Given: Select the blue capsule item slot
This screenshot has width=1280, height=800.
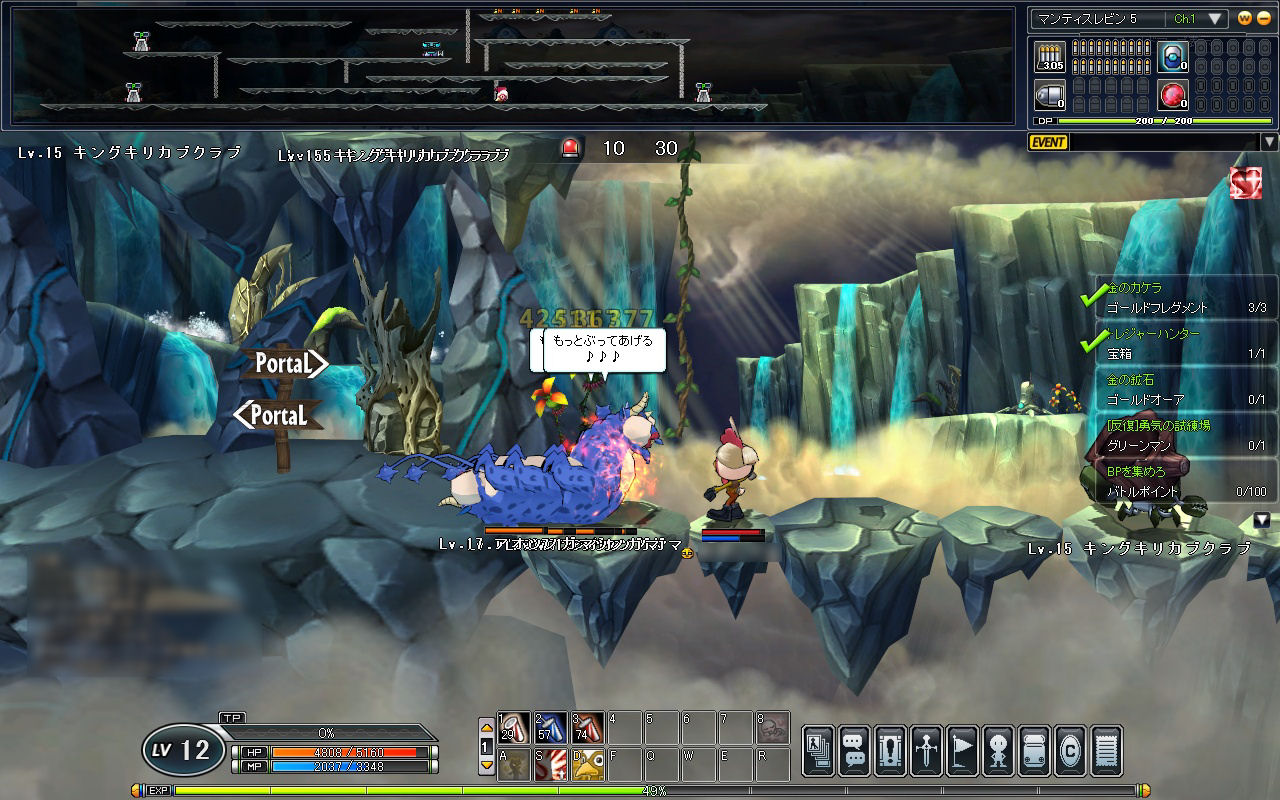Looking at the screenshot, I should [1172, 57].
